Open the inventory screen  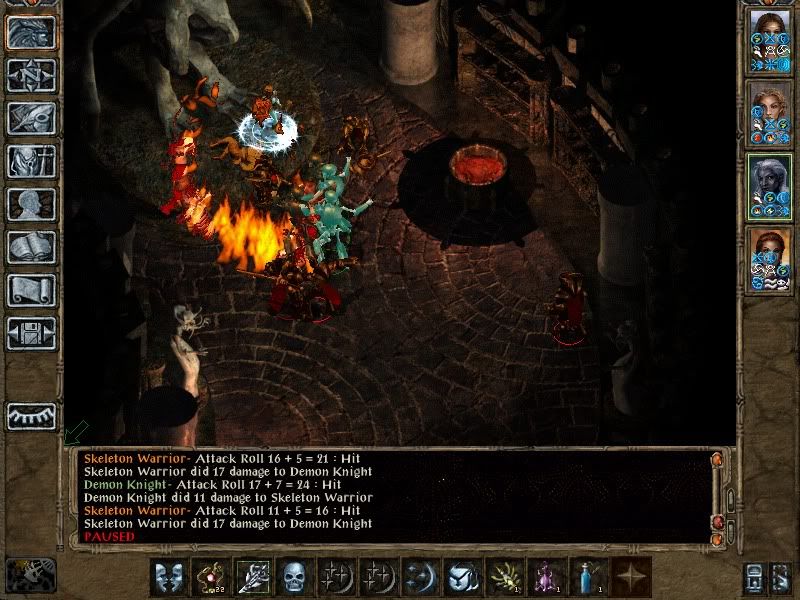(31, 161)
